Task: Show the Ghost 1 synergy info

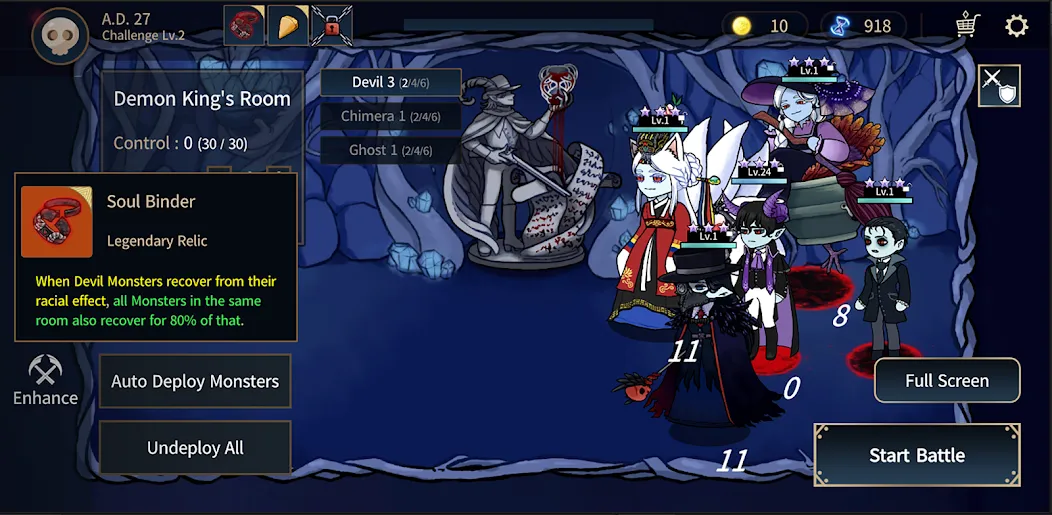Action: [x=391, y=150]
